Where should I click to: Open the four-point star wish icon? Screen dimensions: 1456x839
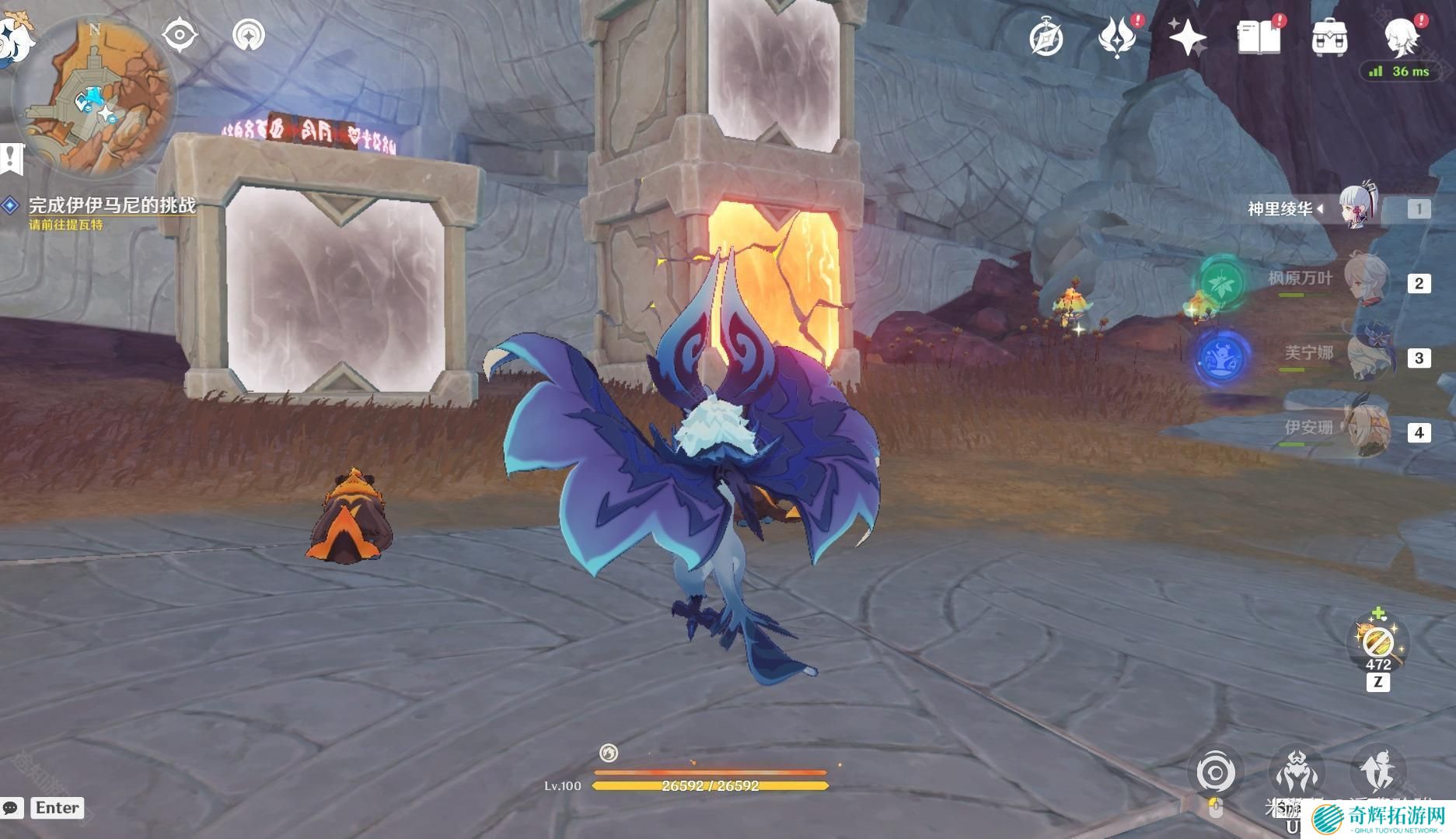click(1187, 37)
